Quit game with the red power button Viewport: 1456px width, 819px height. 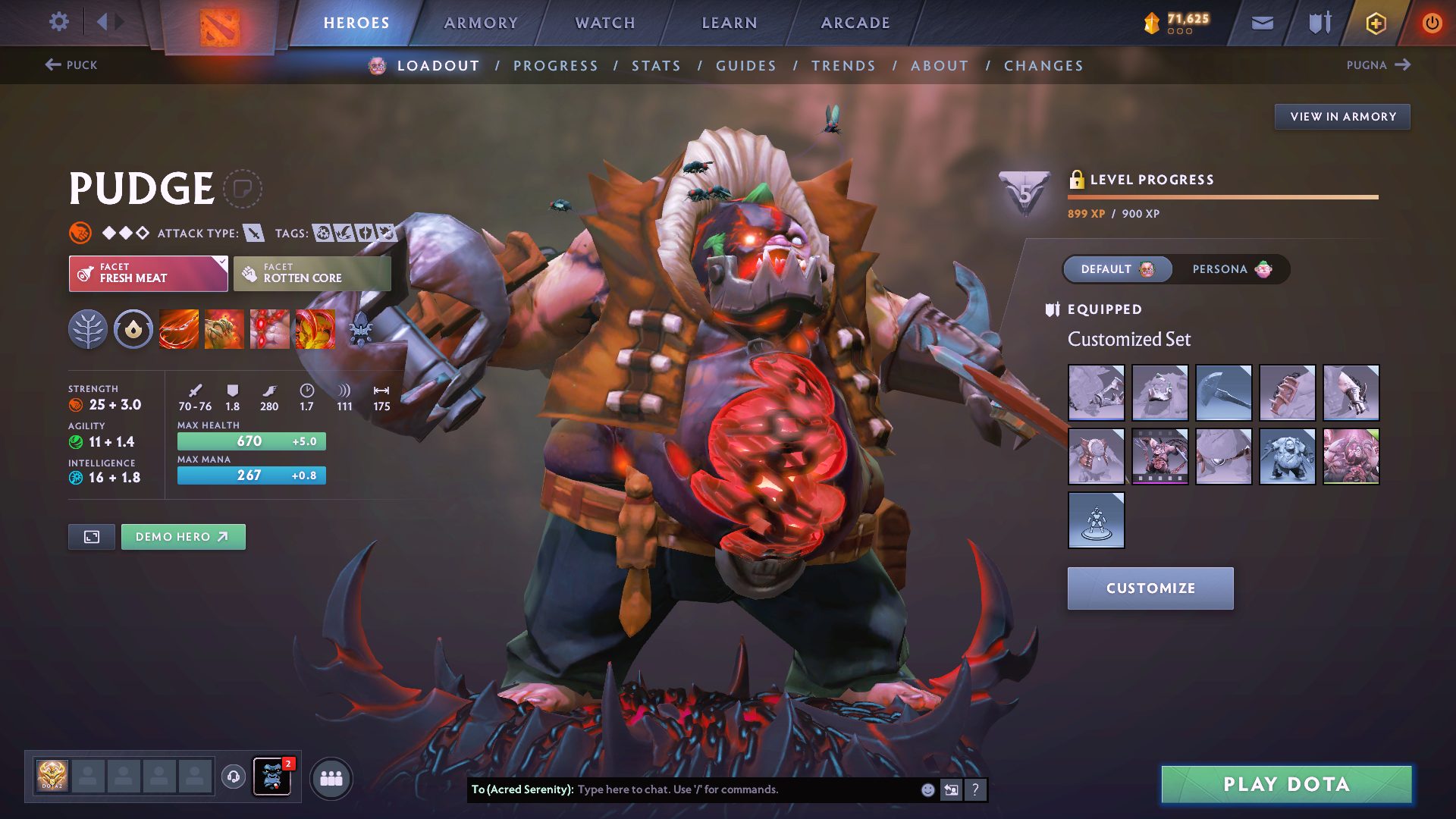click(x=1431, y=23)
